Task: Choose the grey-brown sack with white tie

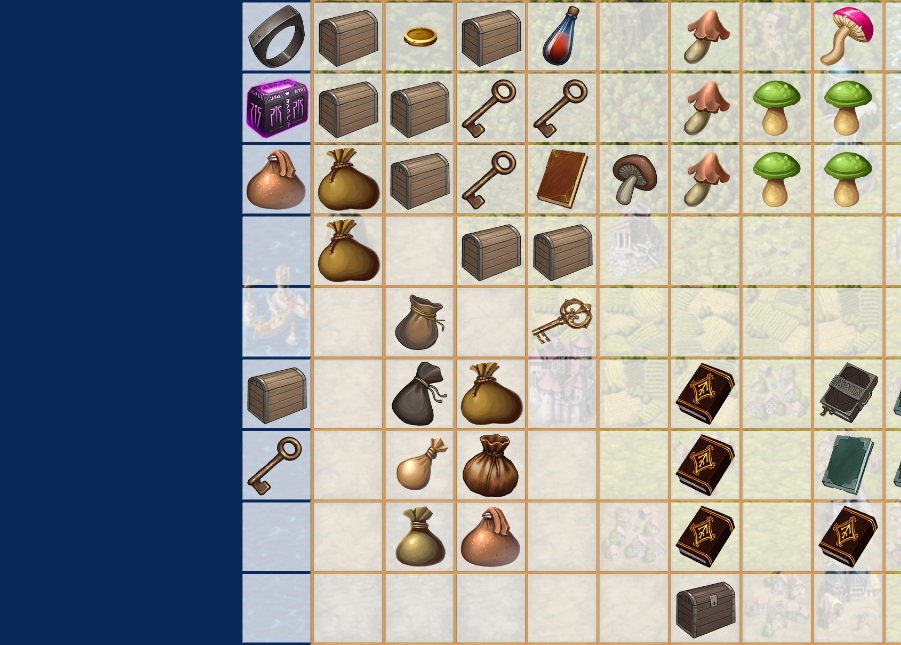Action: (x=419, y=321)
